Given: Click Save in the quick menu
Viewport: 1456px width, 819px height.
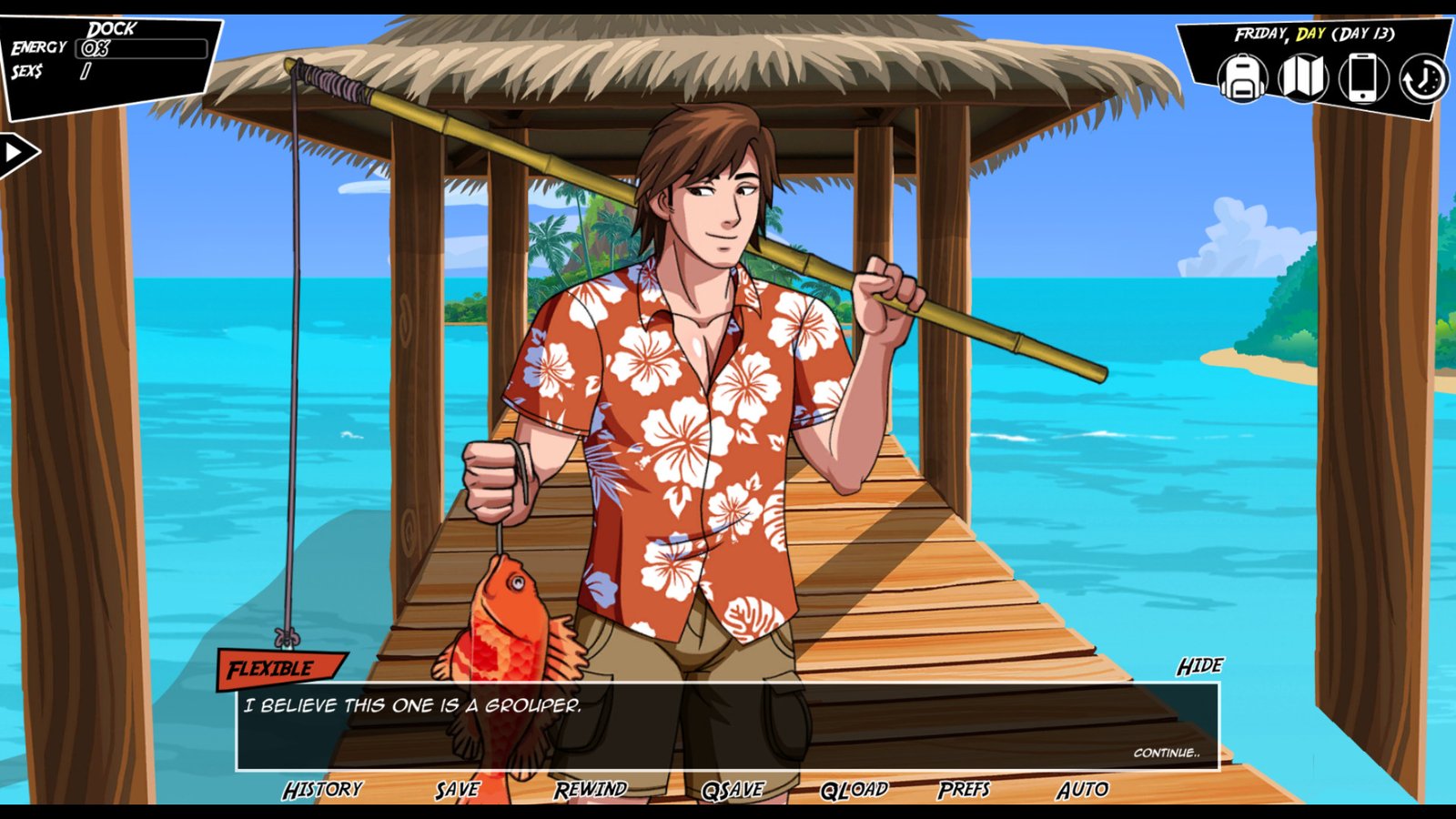Looking at the screenshot, I should coord(459,790).
